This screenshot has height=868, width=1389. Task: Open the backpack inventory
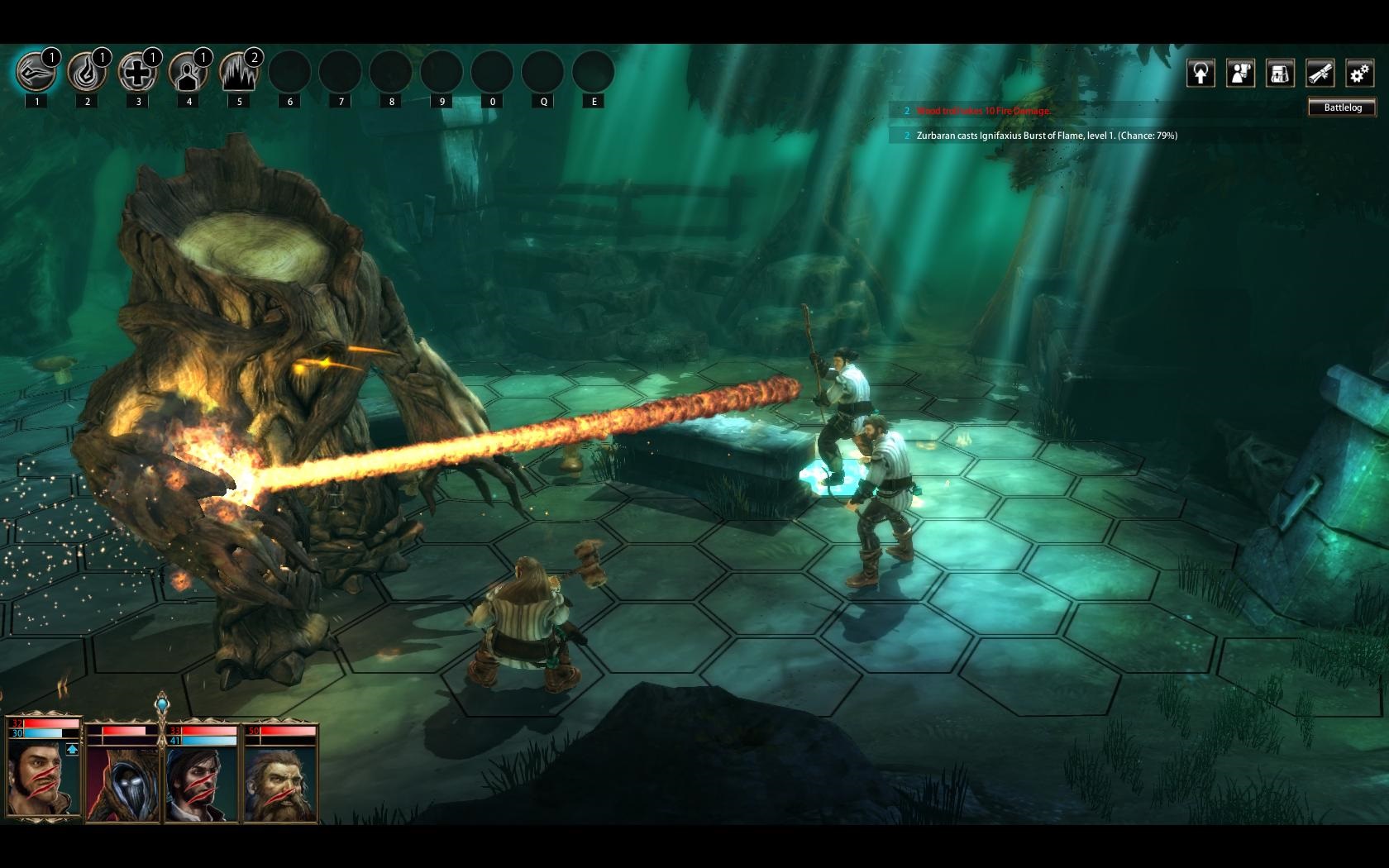1280,74
